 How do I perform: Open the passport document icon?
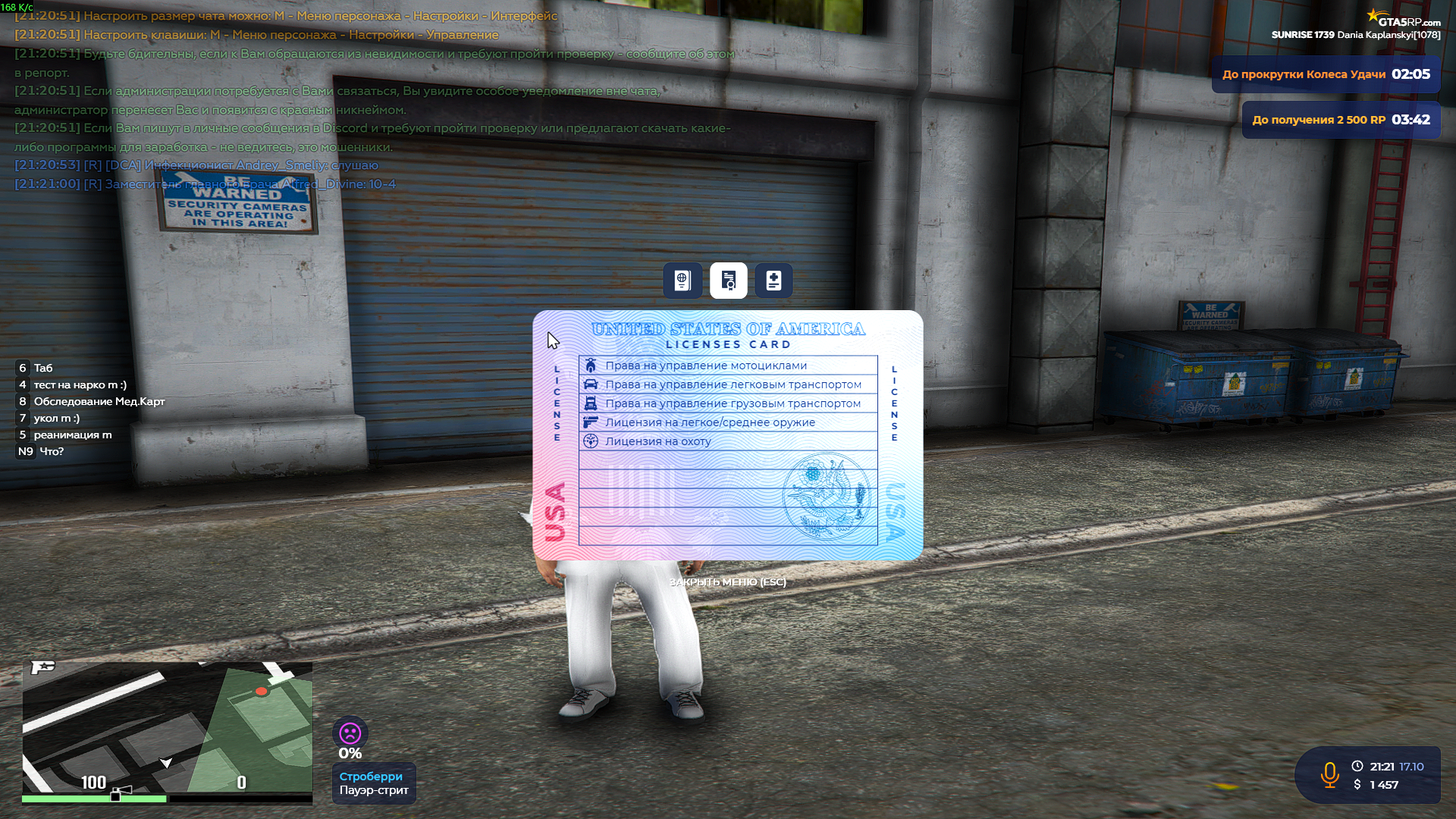coord(682,281)
